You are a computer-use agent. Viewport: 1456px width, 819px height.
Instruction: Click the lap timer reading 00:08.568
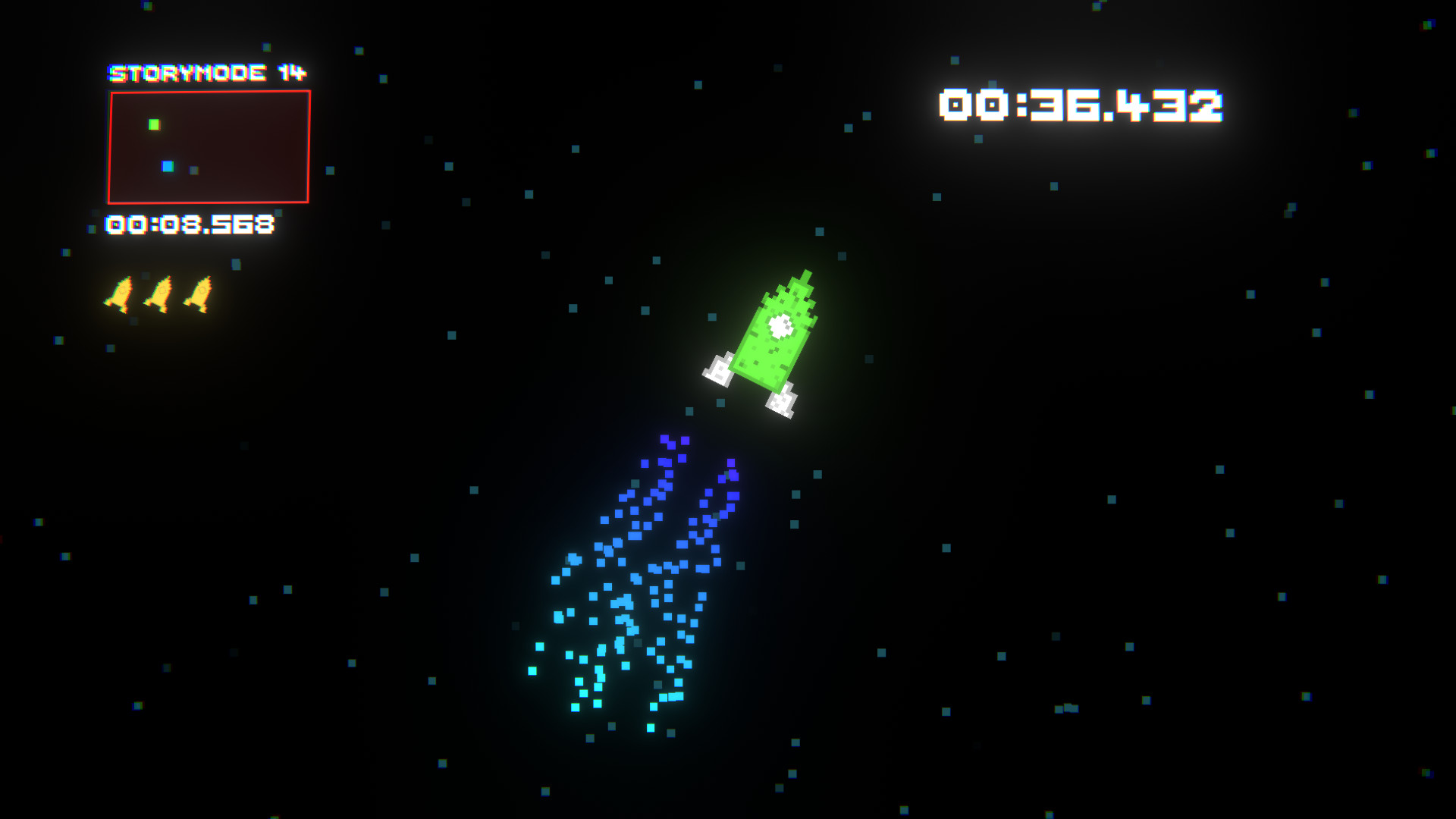tap(190, 224)
